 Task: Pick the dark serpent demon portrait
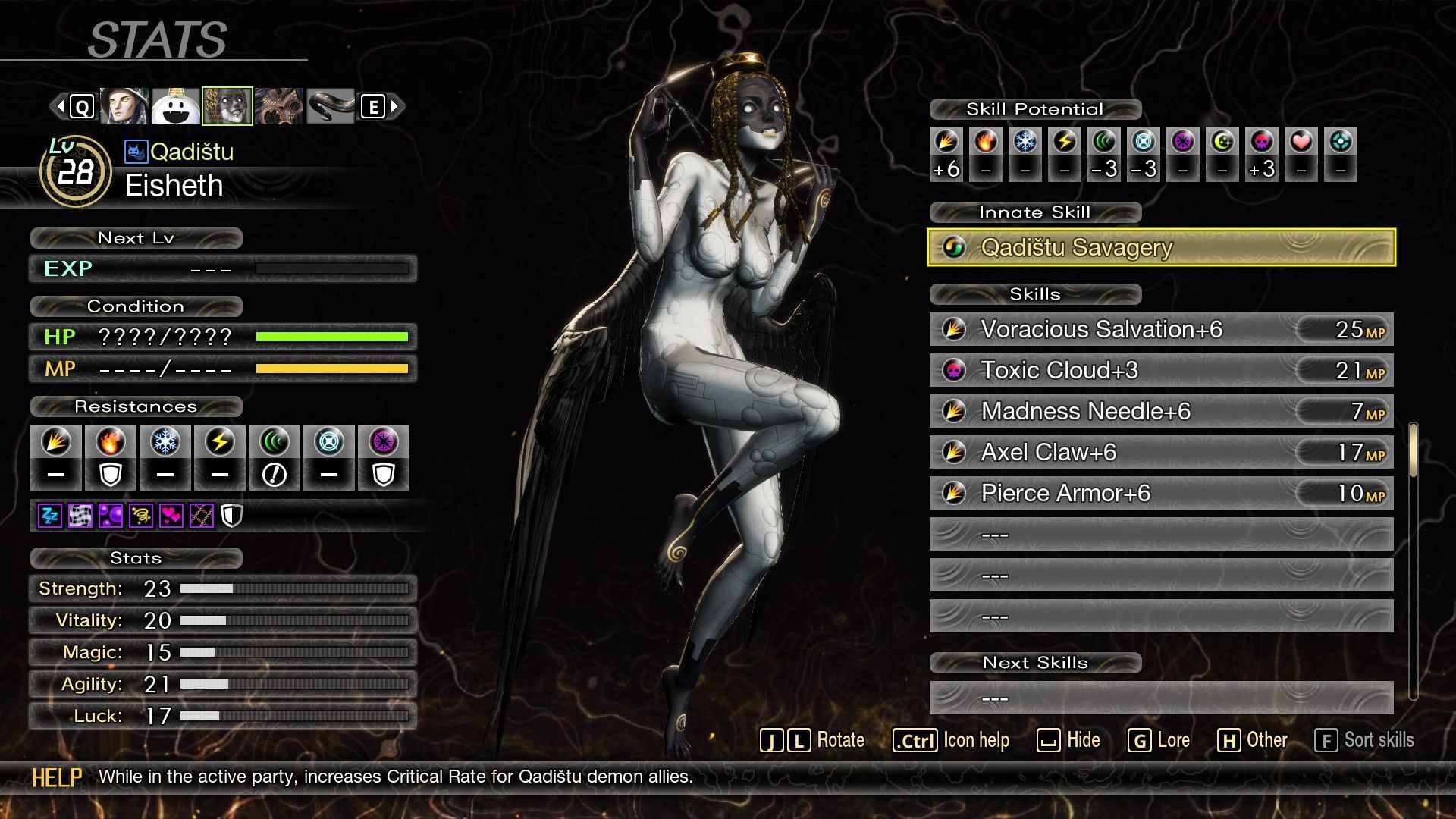pyautogui.click(x=331, y=106)
